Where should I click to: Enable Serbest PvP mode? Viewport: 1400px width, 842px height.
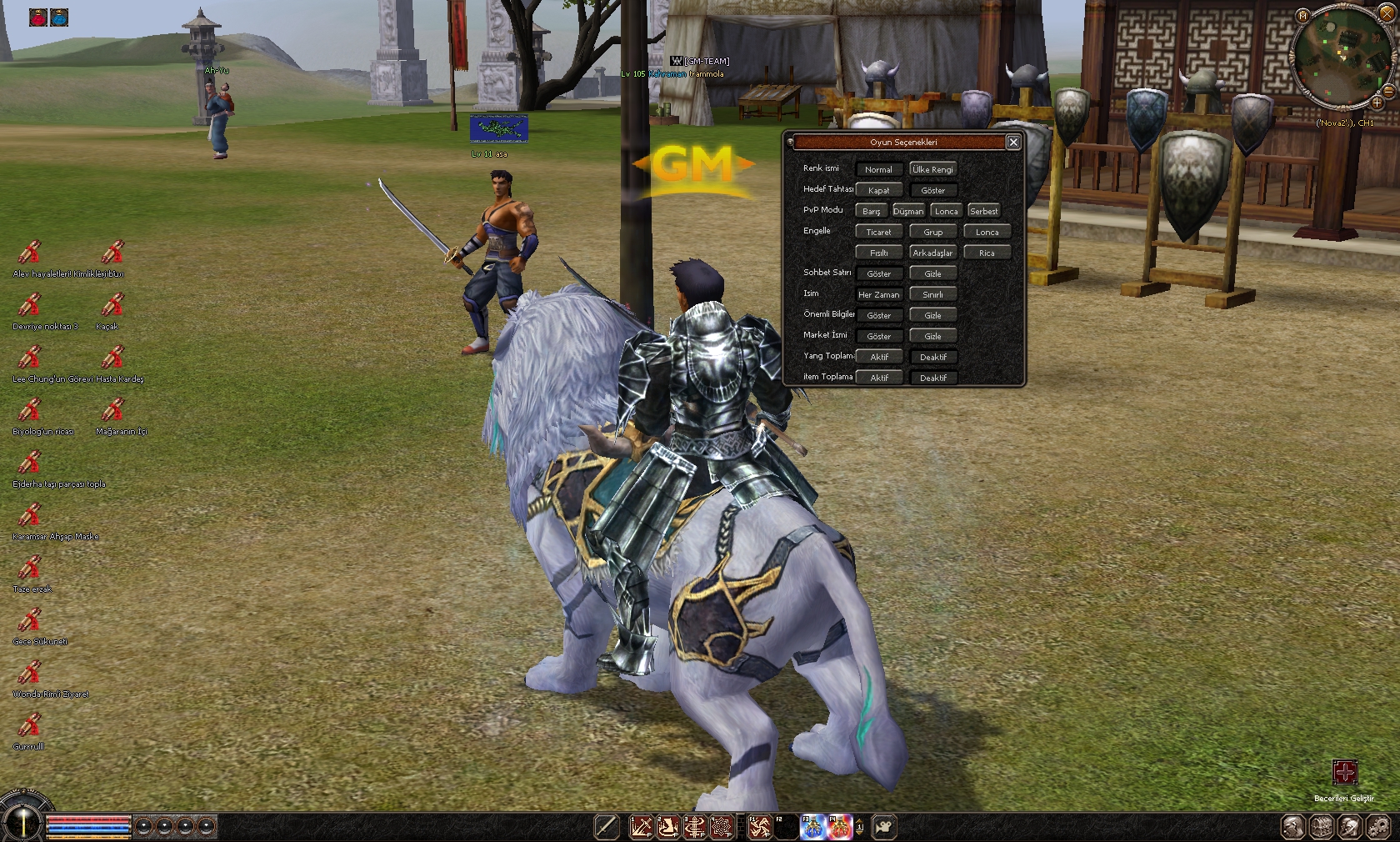click(x=983, y=211)
